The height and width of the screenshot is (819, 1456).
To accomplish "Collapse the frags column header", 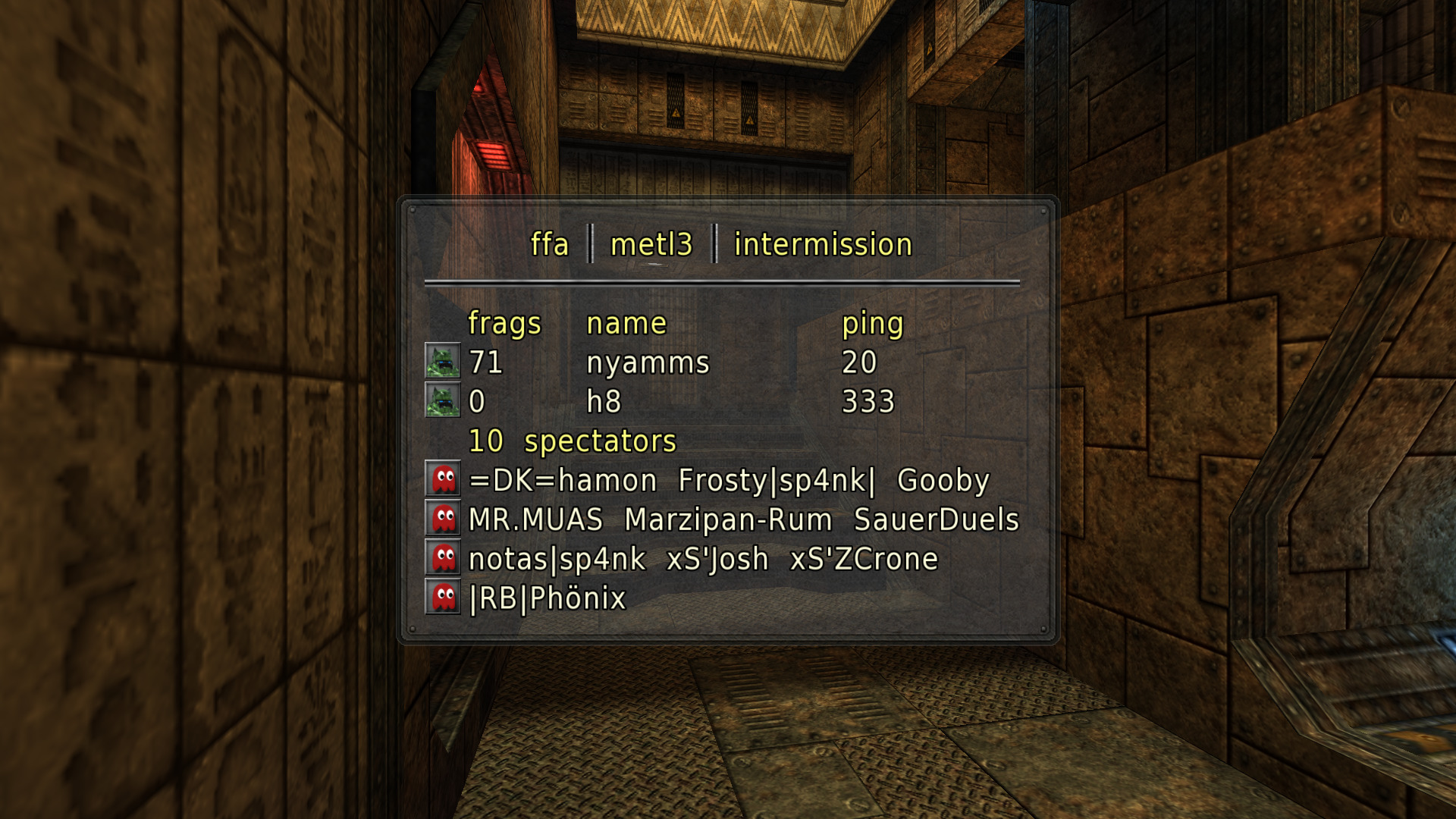I will point(504,322).
